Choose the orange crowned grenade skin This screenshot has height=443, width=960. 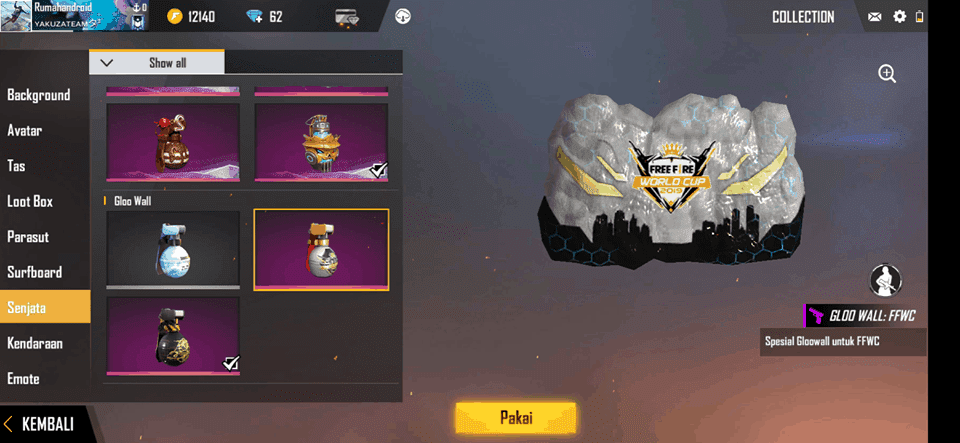coord(321,143)
